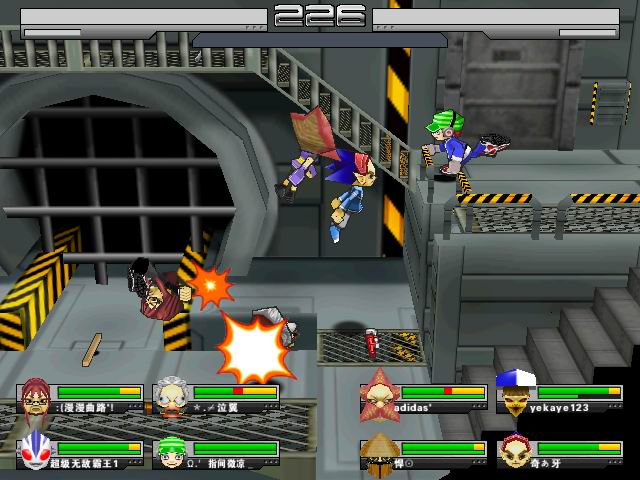Select the straw hat player portrait

pos(379,451)
